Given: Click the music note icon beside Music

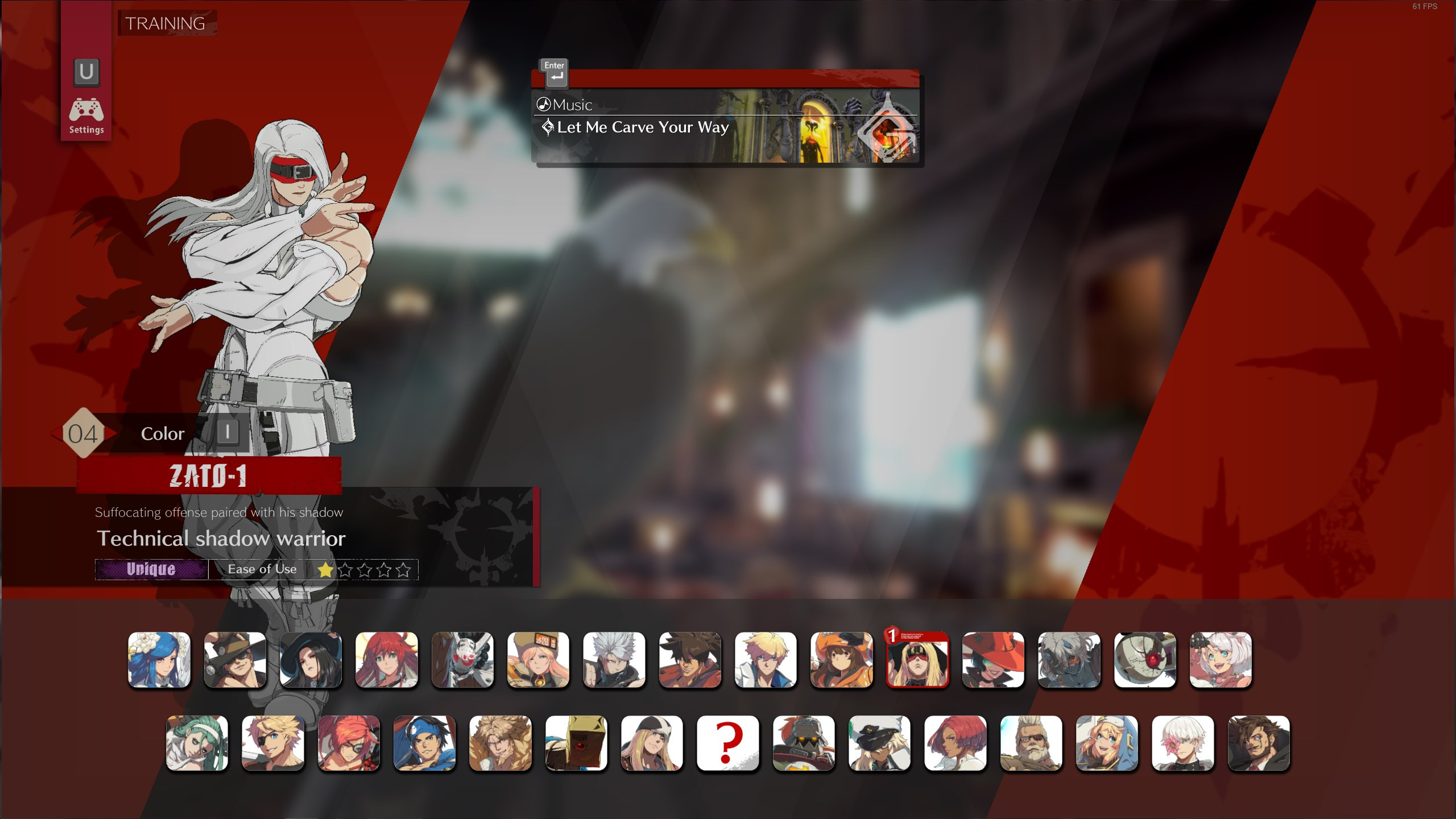Looking at the screenshot, I should (544, 104).
